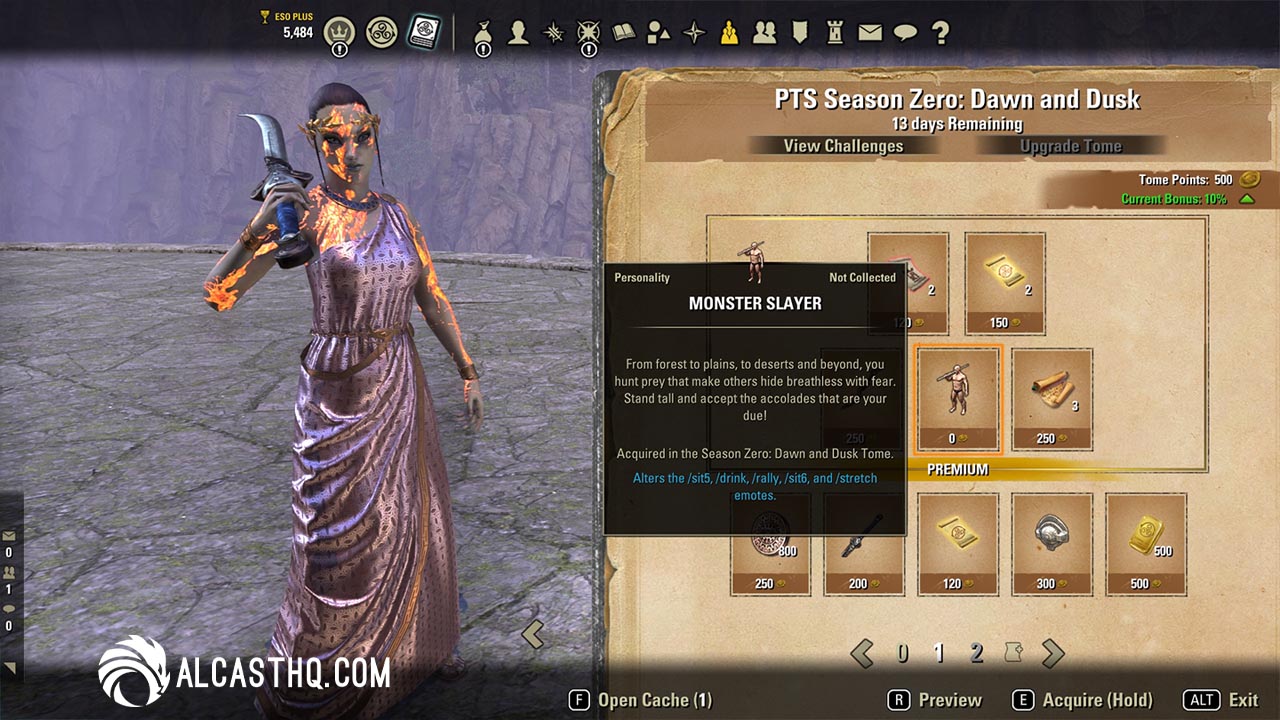The height and width of the screenshot is (720, 1280).
Task: Open the Journal book icon
Action: click(626, 32)
